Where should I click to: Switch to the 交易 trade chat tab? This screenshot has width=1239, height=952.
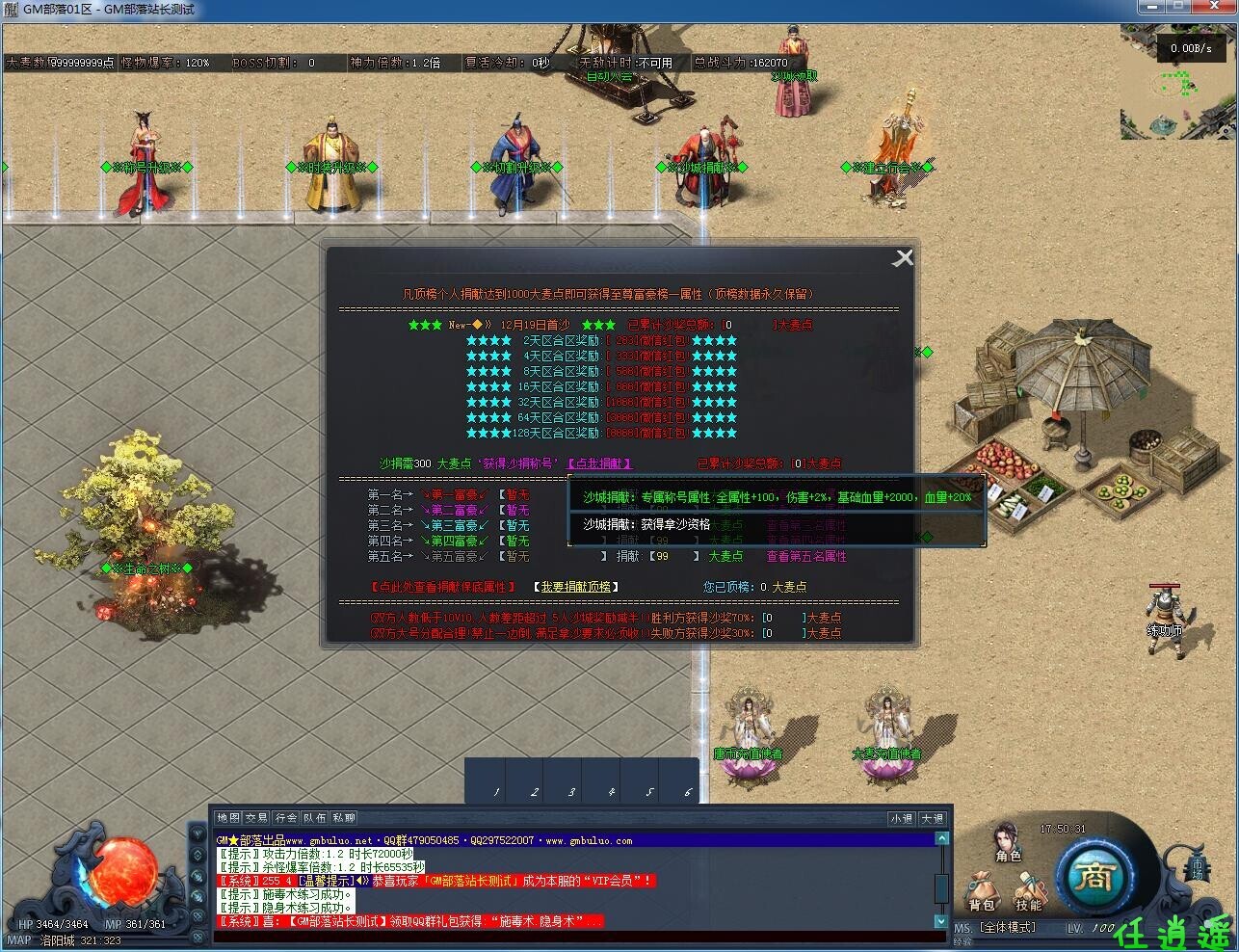point(258,817)
